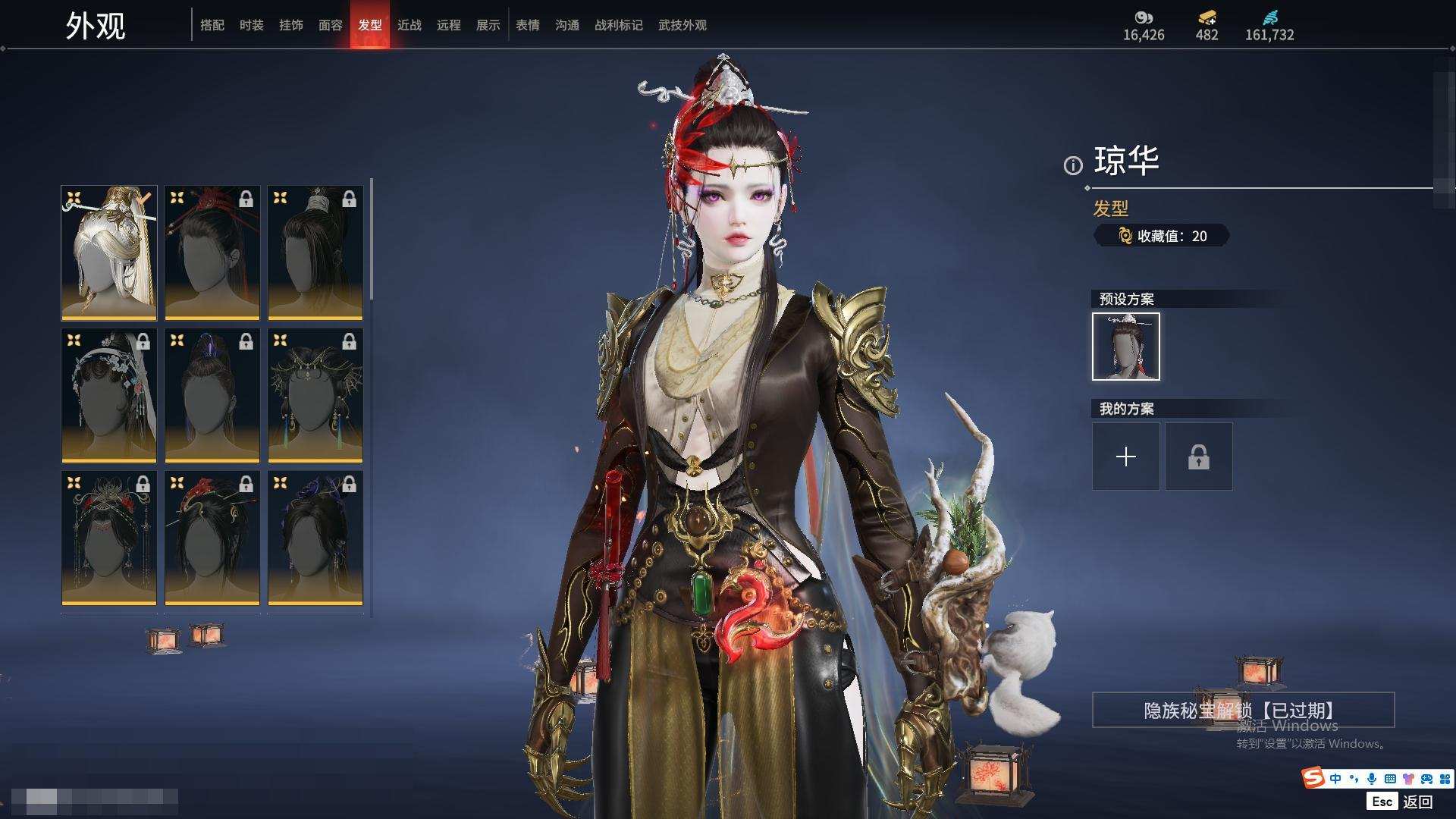
Task: Select the 挂饰 tab
Action: [x=291, y=25]
